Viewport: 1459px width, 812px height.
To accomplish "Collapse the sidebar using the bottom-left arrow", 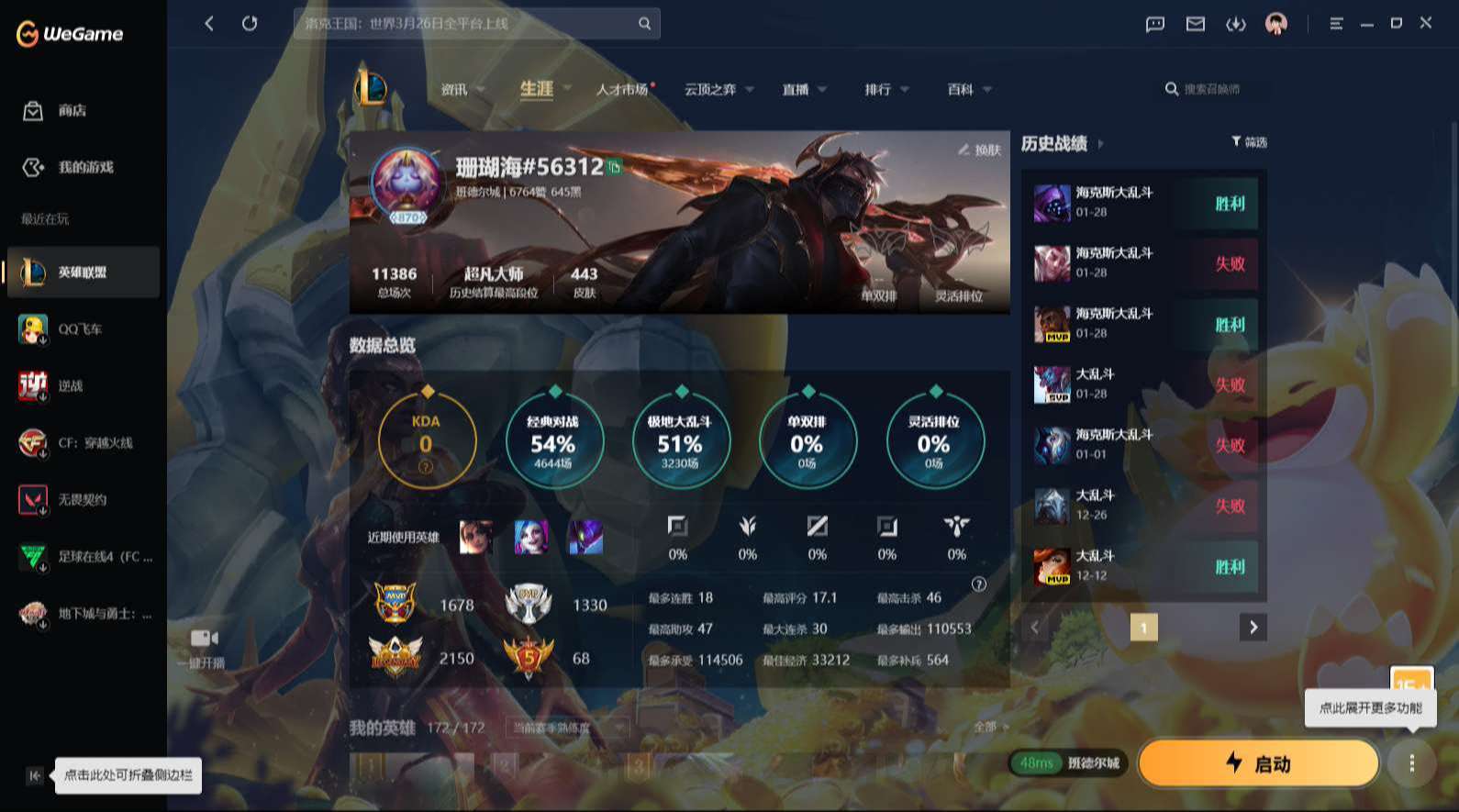I will [x=33, y=775].
